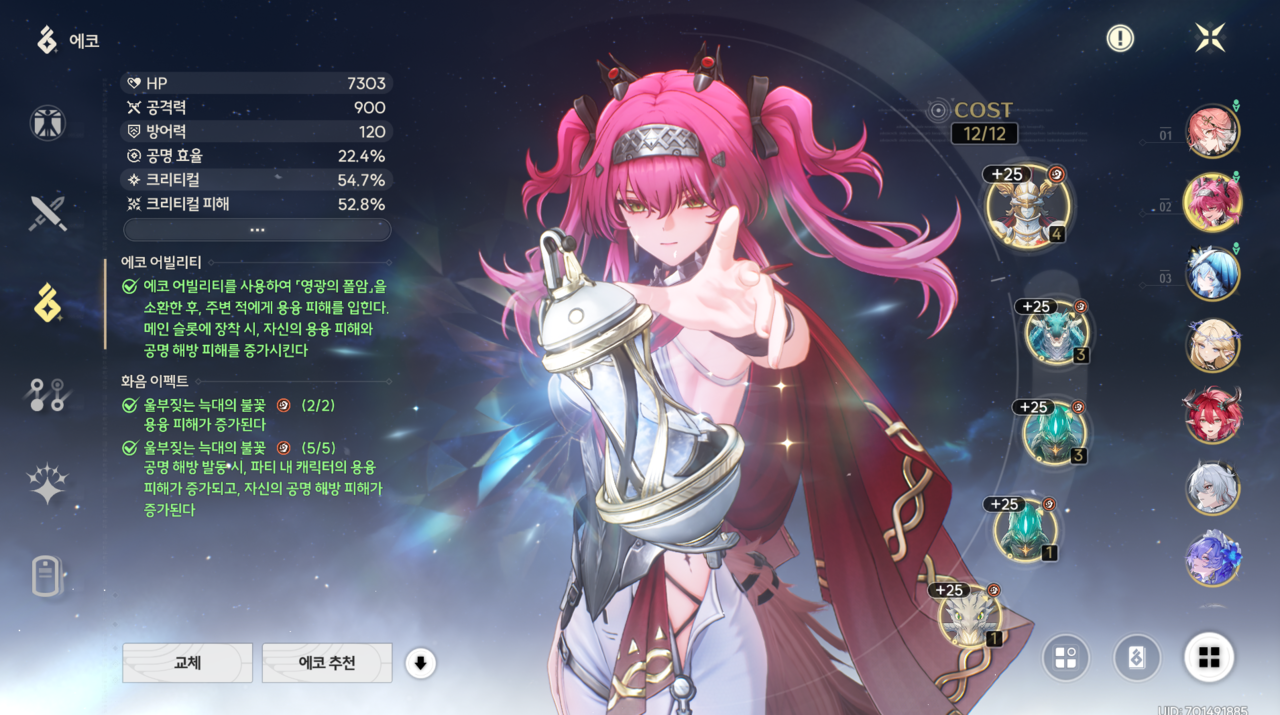Viewport: 1280px width, 715px height.
Task: Switch to the connected-nodes skill tab
Action: pyautogui.click(x=47, y=395)
